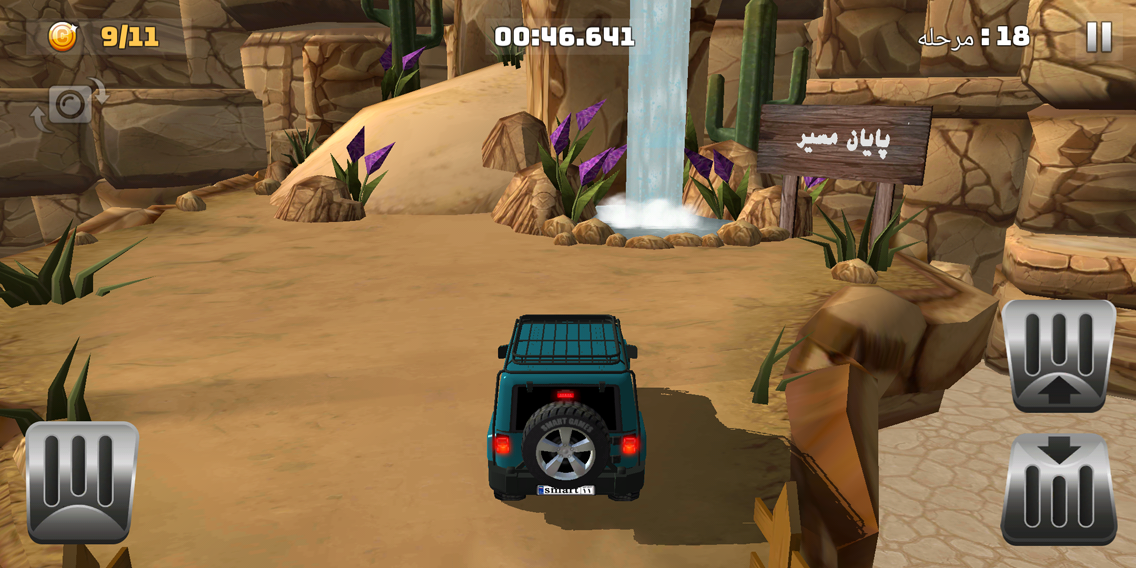Tap the brake pedal on the left
Viewport: 1136px width, 568px height.
(82, 482)
